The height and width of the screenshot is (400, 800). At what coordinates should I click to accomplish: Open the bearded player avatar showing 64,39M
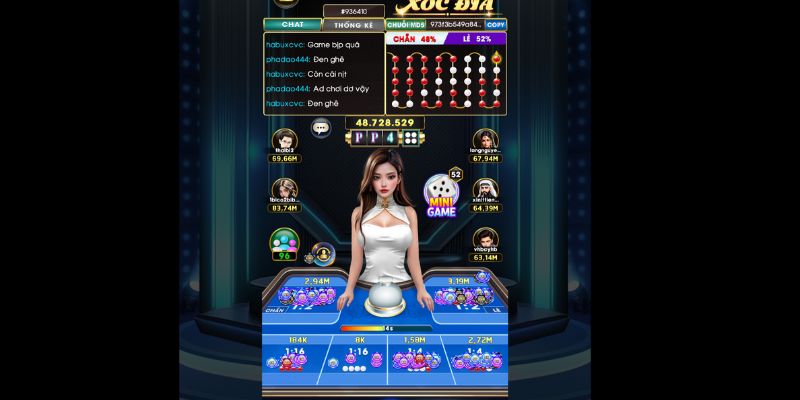coord(486,190)
